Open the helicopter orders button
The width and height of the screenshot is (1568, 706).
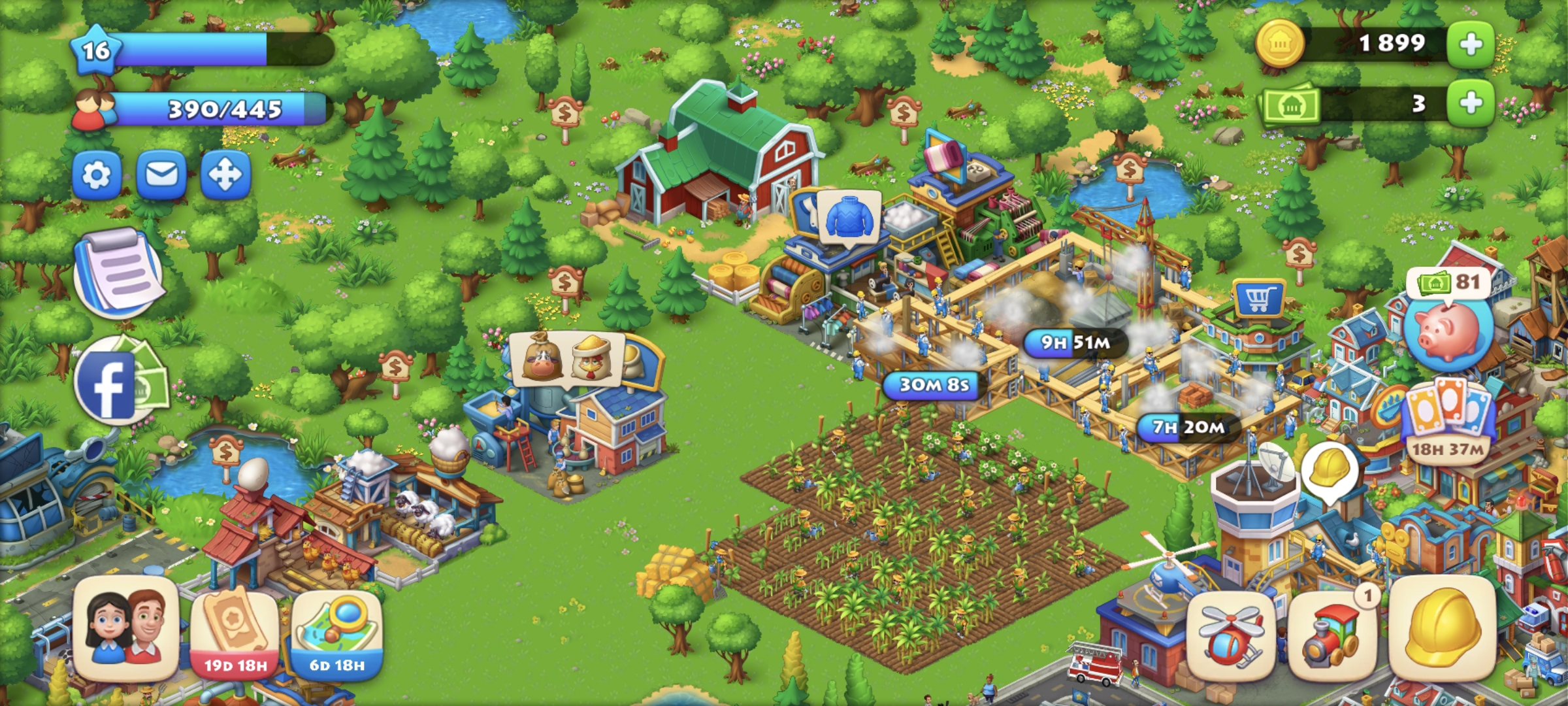(x=1230, y=634)
